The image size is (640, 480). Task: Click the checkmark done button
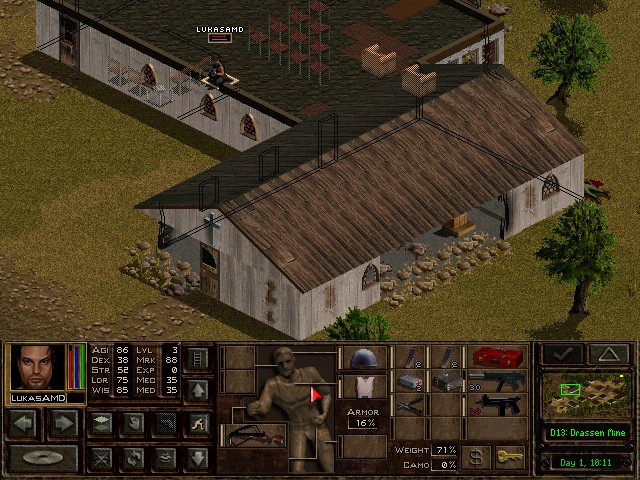[561, 354]
